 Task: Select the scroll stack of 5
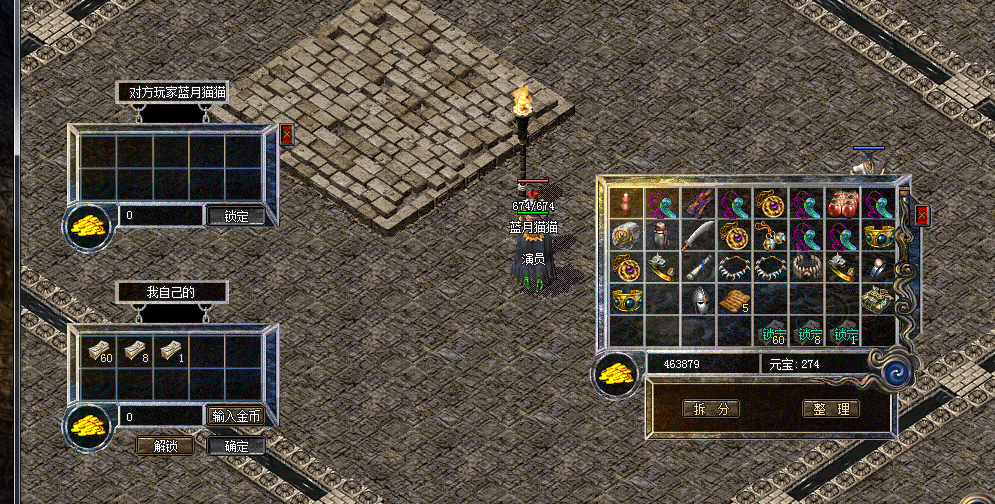735,300
